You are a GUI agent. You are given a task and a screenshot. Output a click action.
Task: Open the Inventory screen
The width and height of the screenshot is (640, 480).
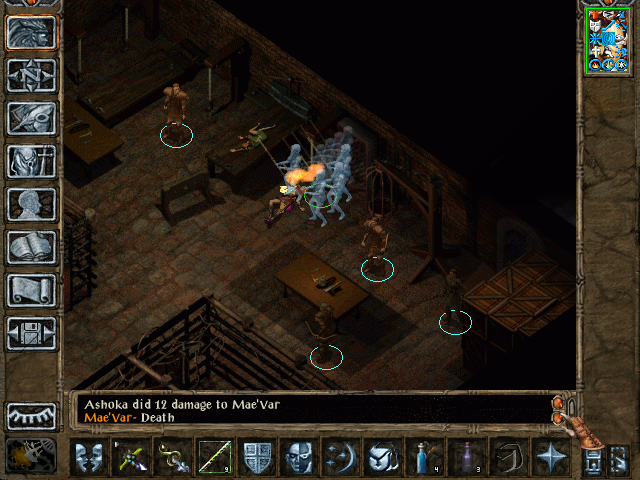pyautogui.click(x=32, y=161)
